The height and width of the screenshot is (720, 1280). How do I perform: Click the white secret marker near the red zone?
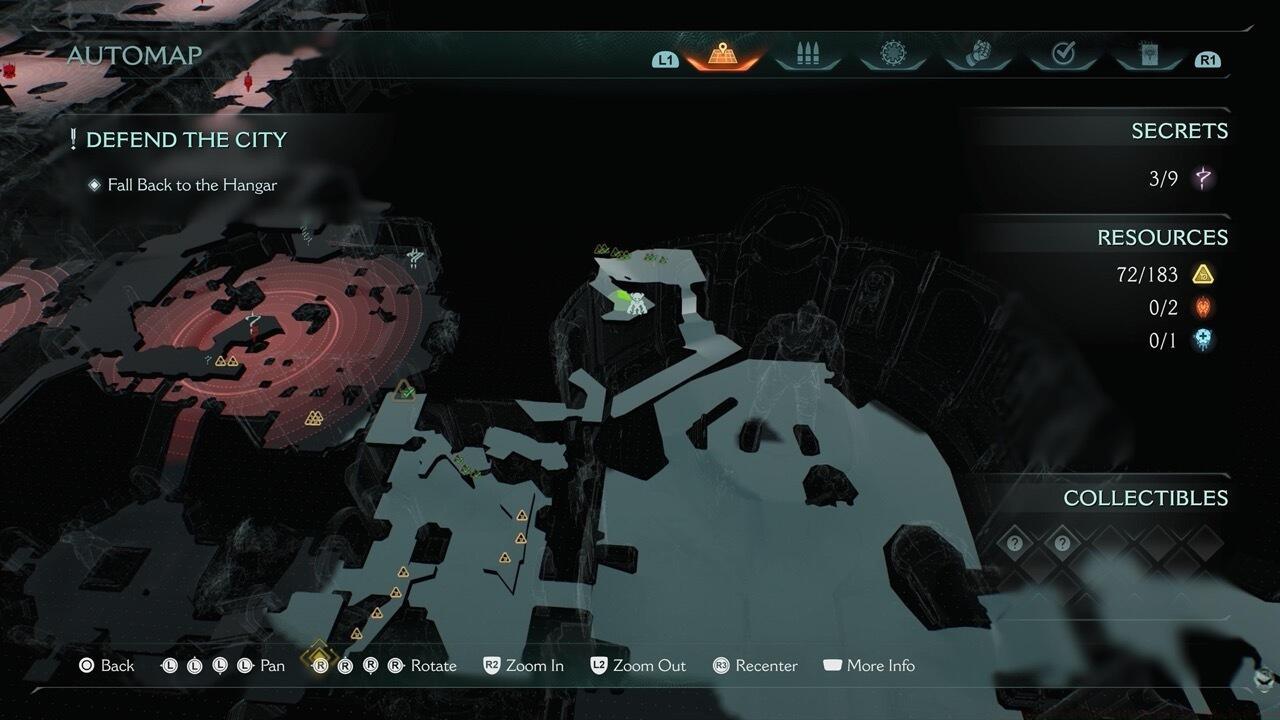point(415,259)
